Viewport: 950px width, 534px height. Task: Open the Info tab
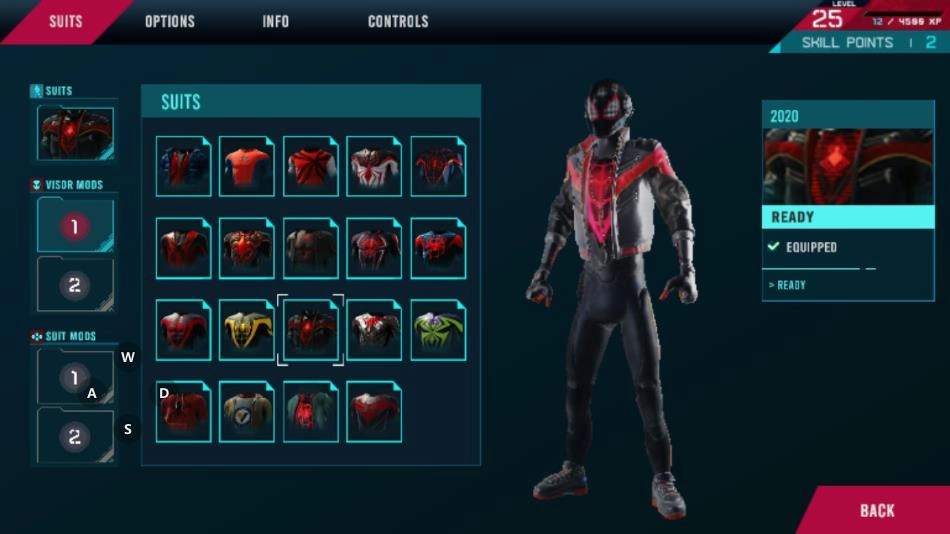click(276, 21)
